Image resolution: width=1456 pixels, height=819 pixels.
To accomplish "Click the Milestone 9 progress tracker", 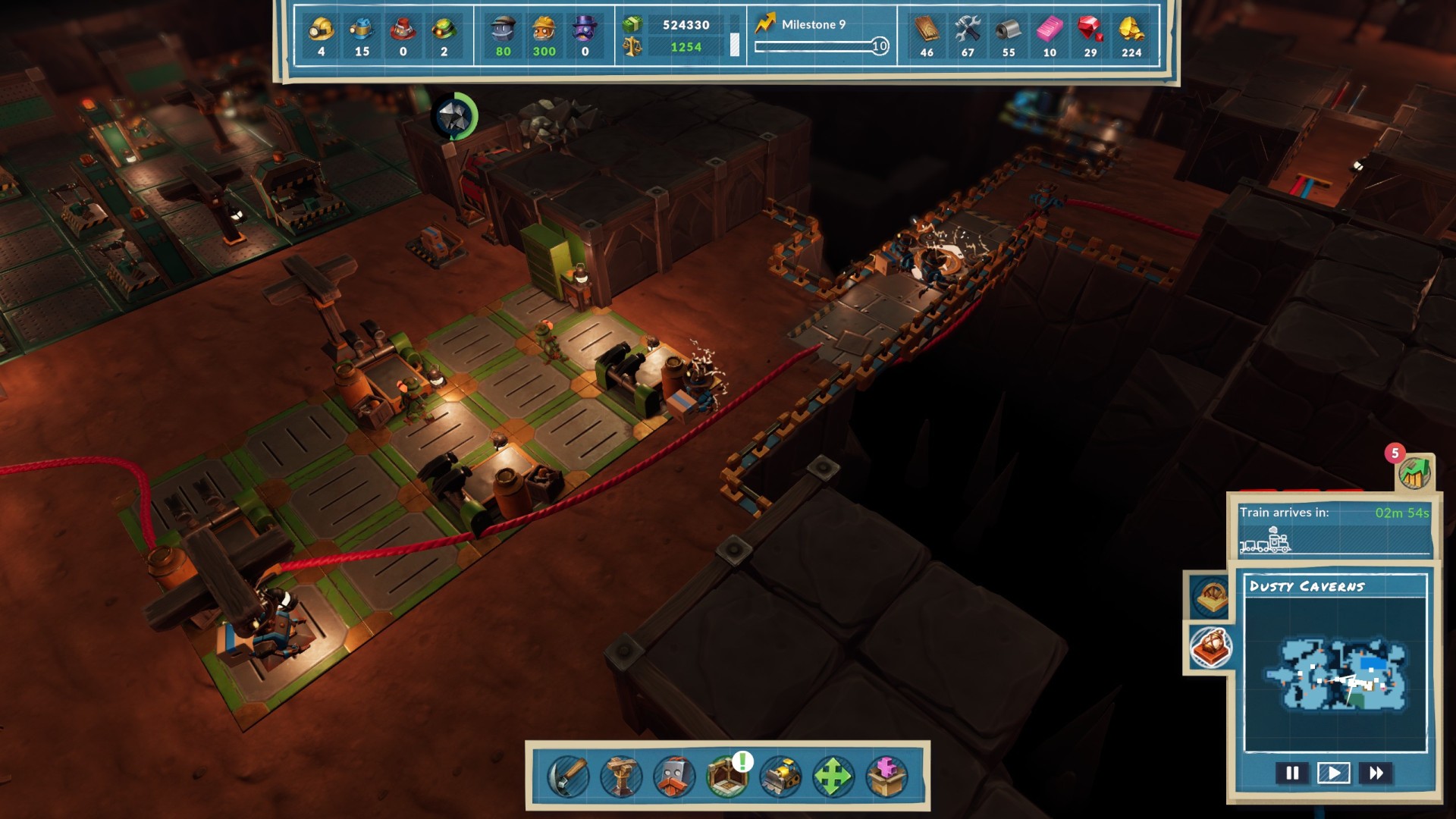I will point(821,36).
